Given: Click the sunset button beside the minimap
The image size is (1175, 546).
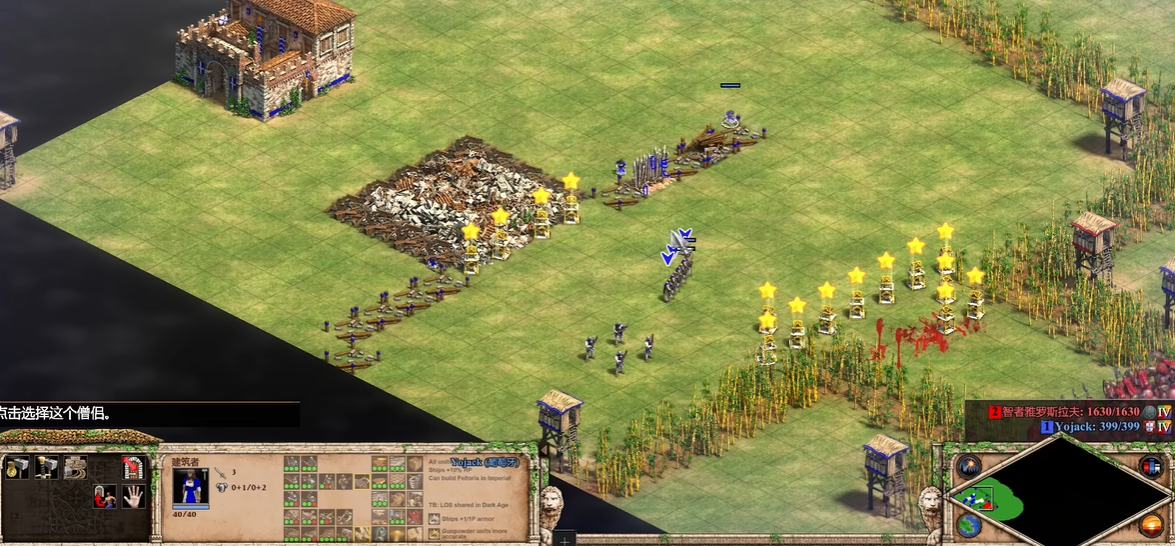Looking at the screenshot, I should [1150, 525].
